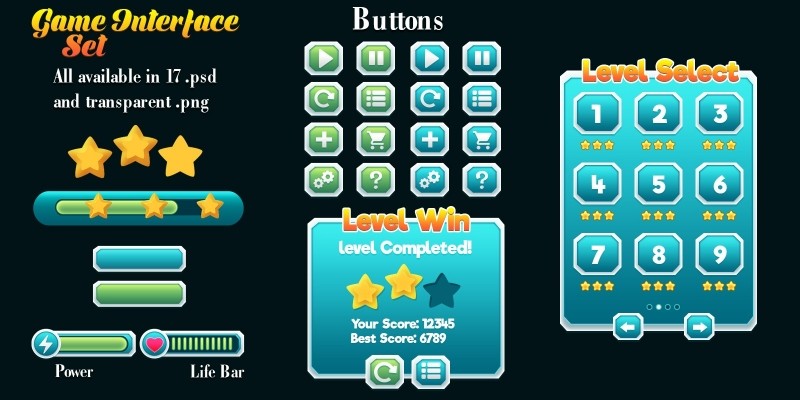800x400 pixels.
Task: Choose level 3 in Level Select
Action: 718,114
